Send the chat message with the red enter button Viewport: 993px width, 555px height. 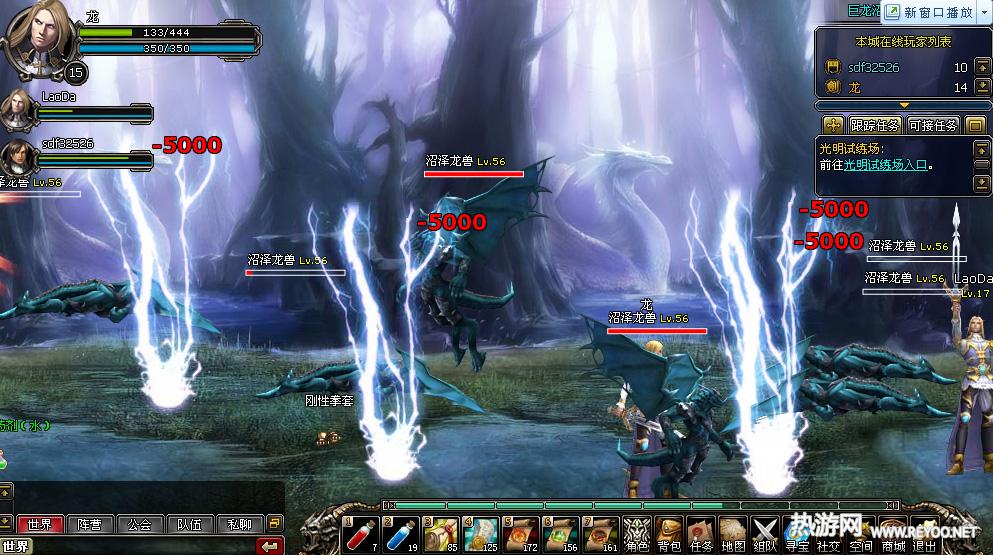point(269,546)
